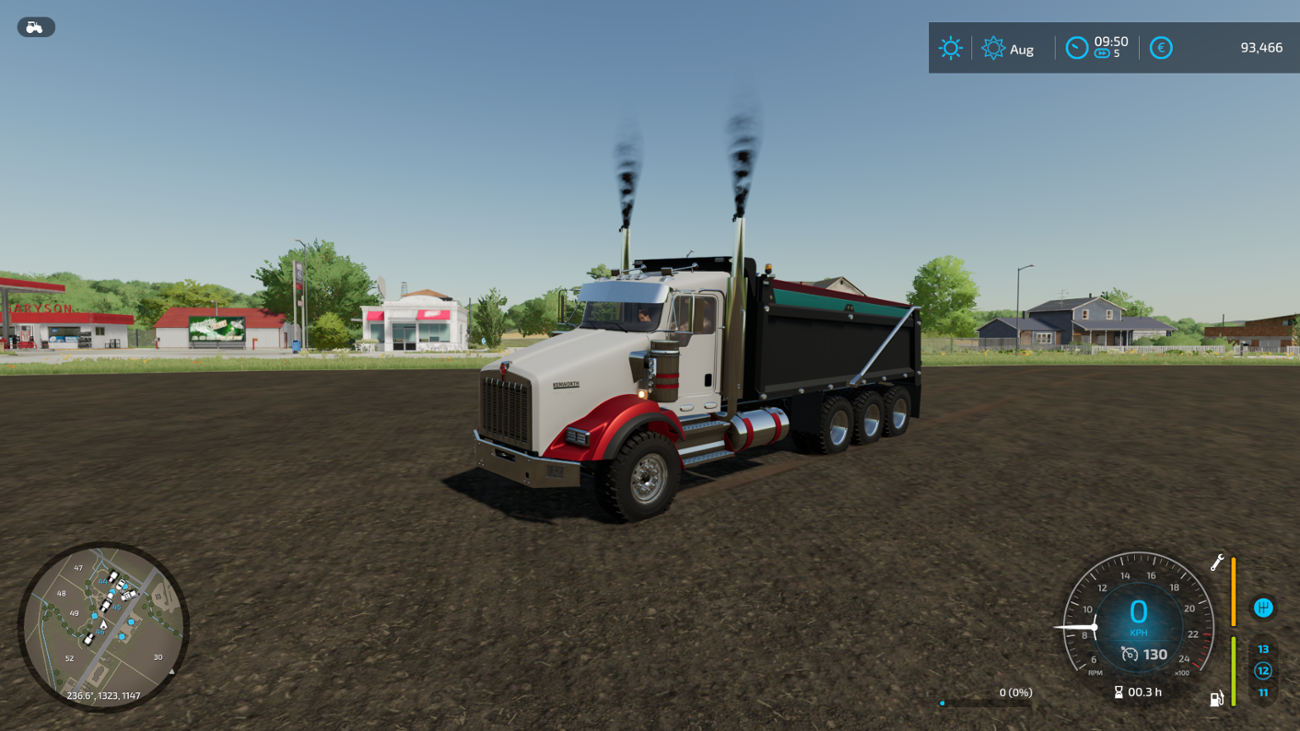This screenshot has width=1300, height=731.
Task: Click the cruise control speed icon
Action: point(1131,653)
